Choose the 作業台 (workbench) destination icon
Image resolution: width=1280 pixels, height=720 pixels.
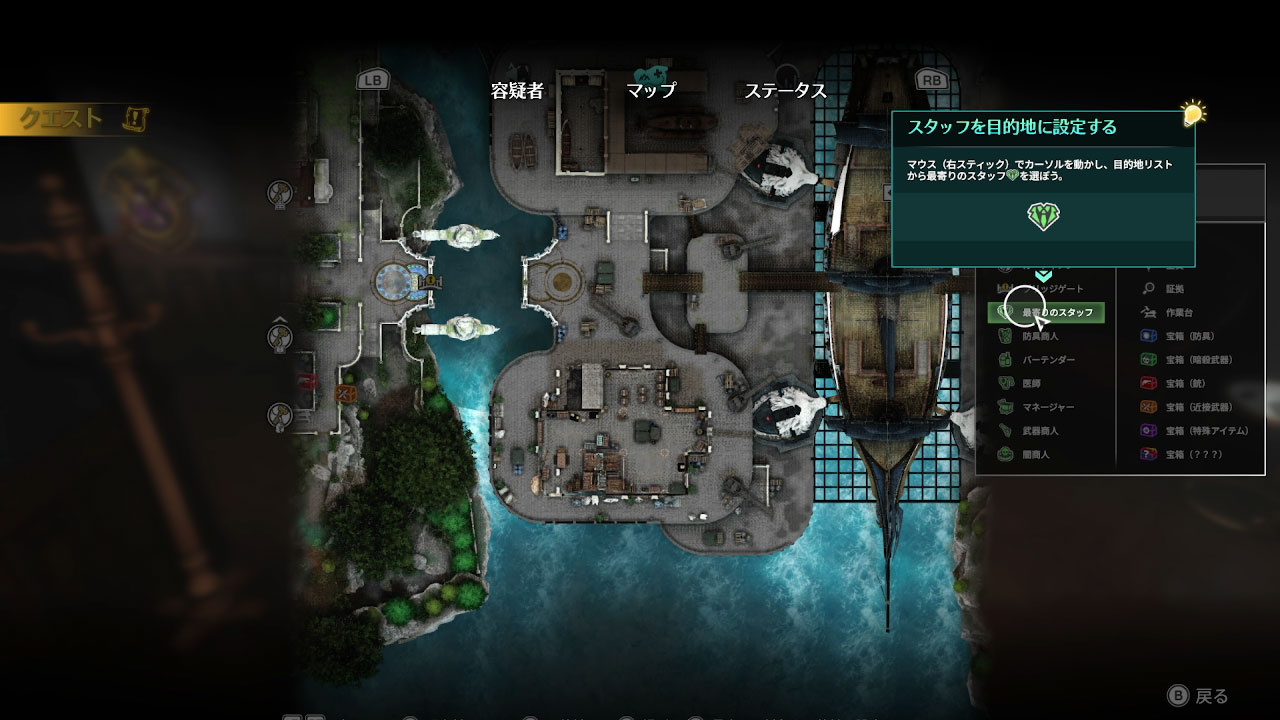click(1147, 311)
